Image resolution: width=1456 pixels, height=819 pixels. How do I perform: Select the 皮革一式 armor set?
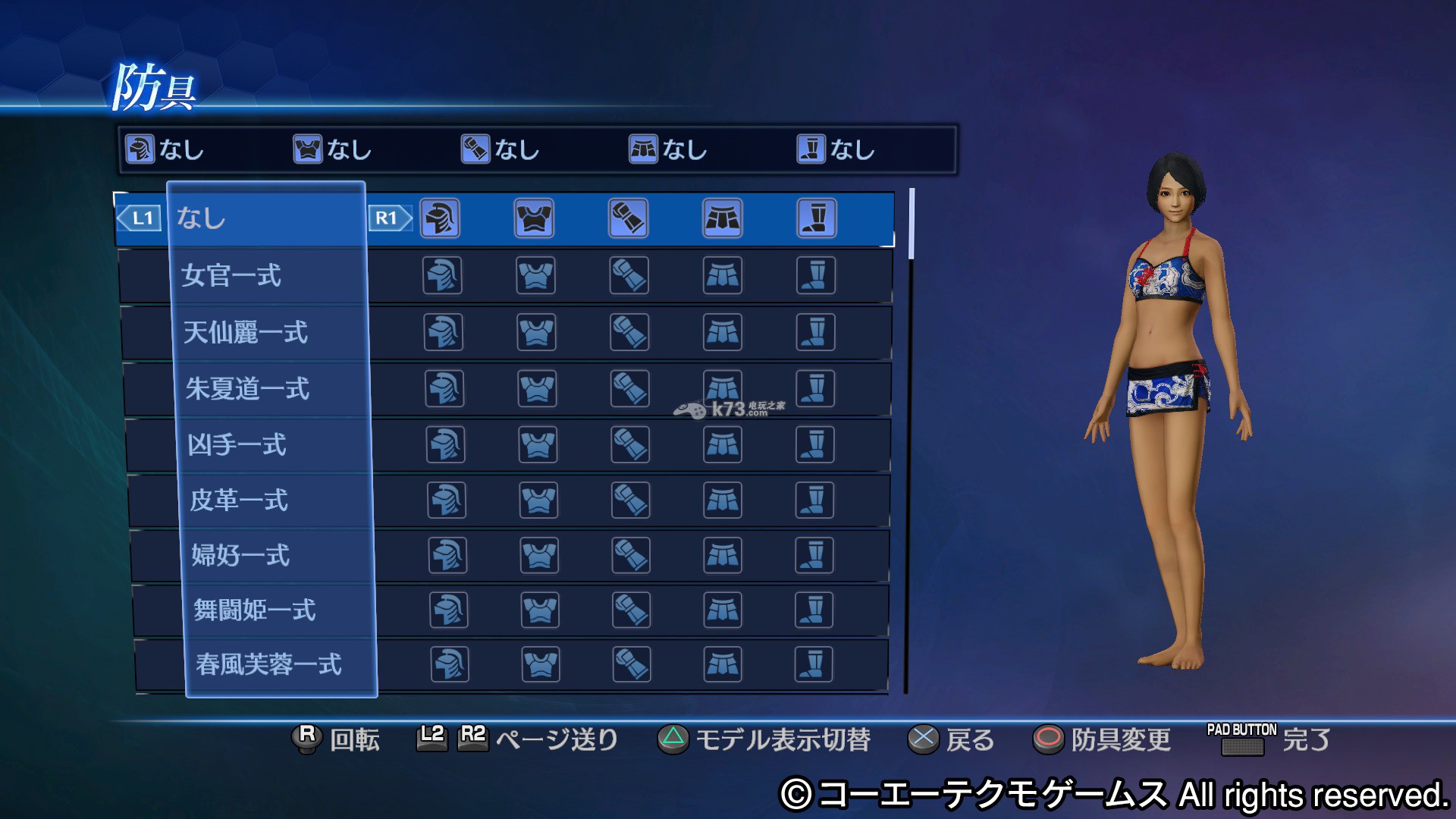tap(277, 500)
